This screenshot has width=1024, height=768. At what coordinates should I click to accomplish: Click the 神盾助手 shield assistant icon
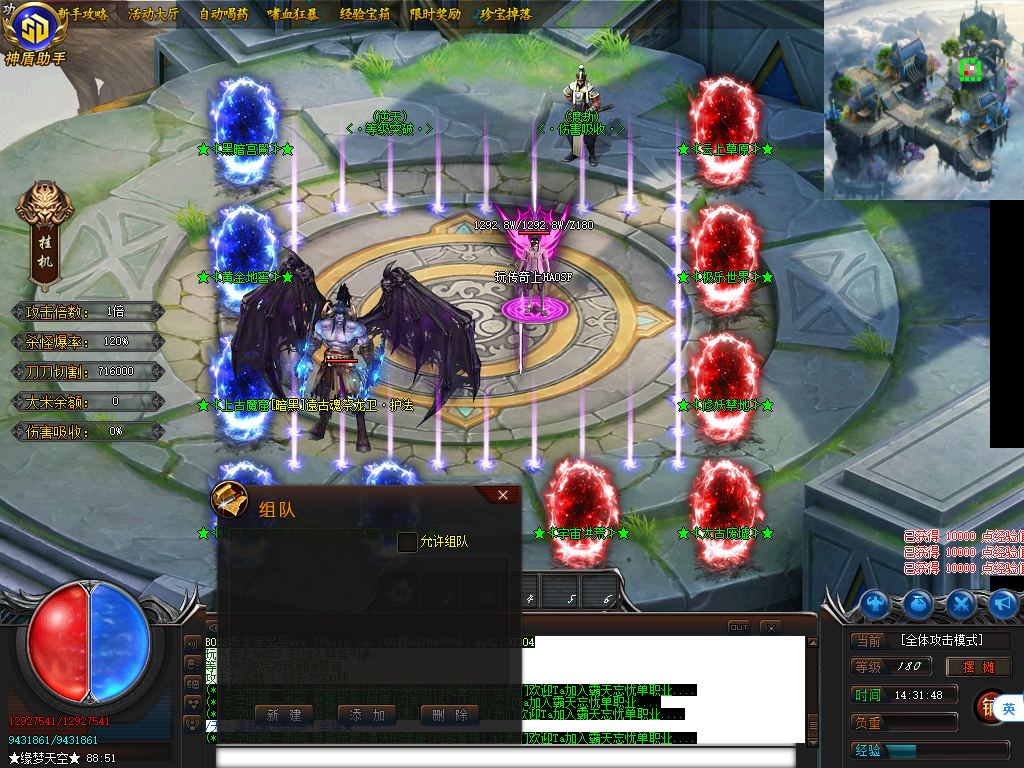(33, 34)
